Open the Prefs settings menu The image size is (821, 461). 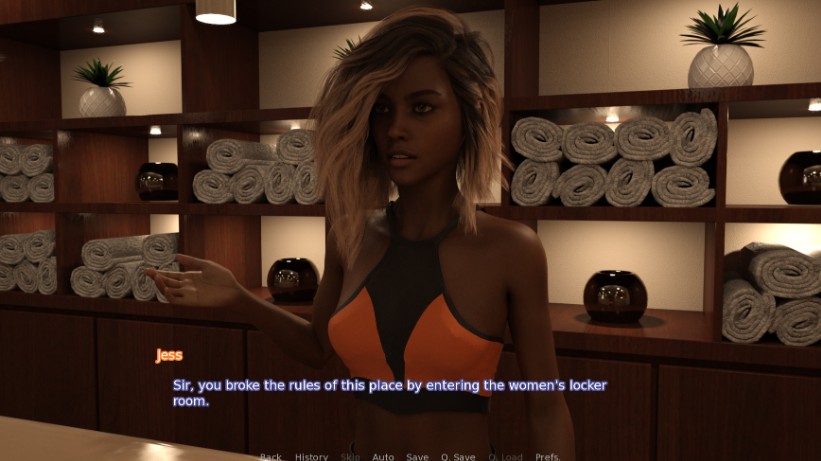pos(548,456)
